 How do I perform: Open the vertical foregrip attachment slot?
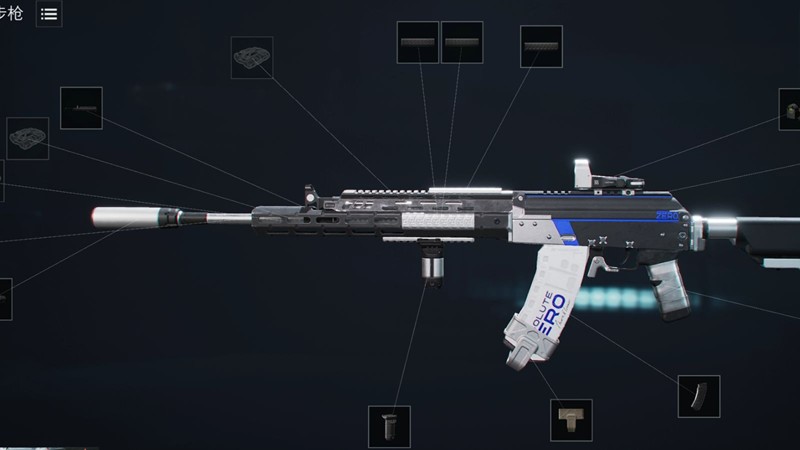389,426
